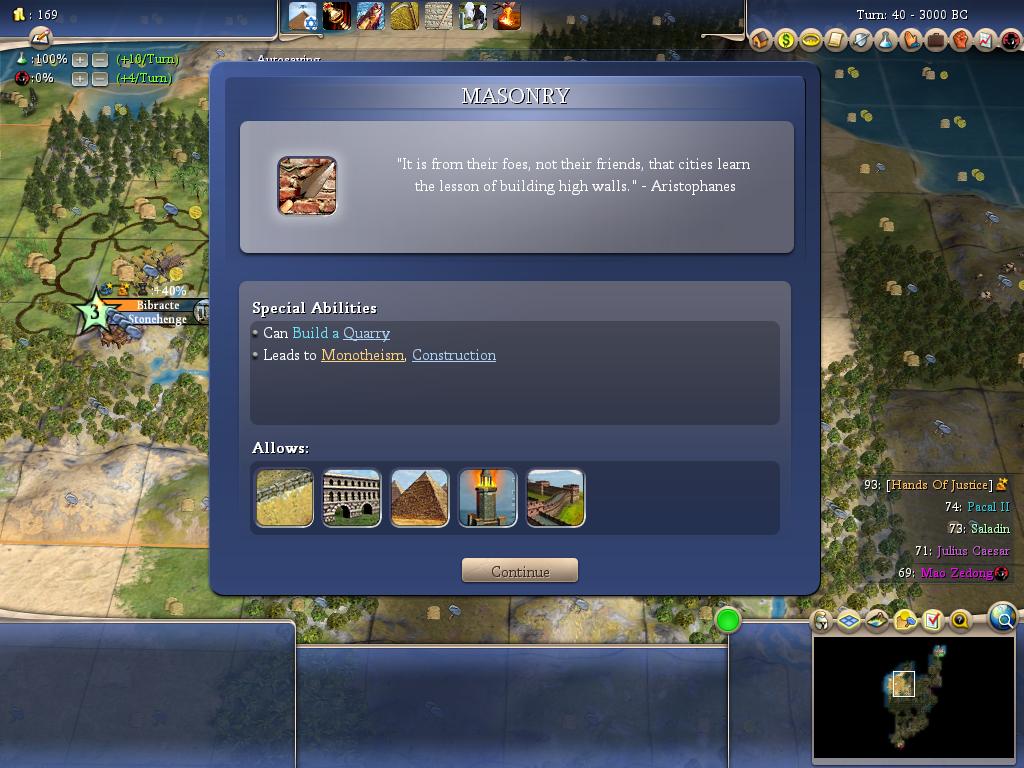1024x768 pixels.
Task: Select the Aqueduct building thumbnail
Action: [x=352, y=498]
